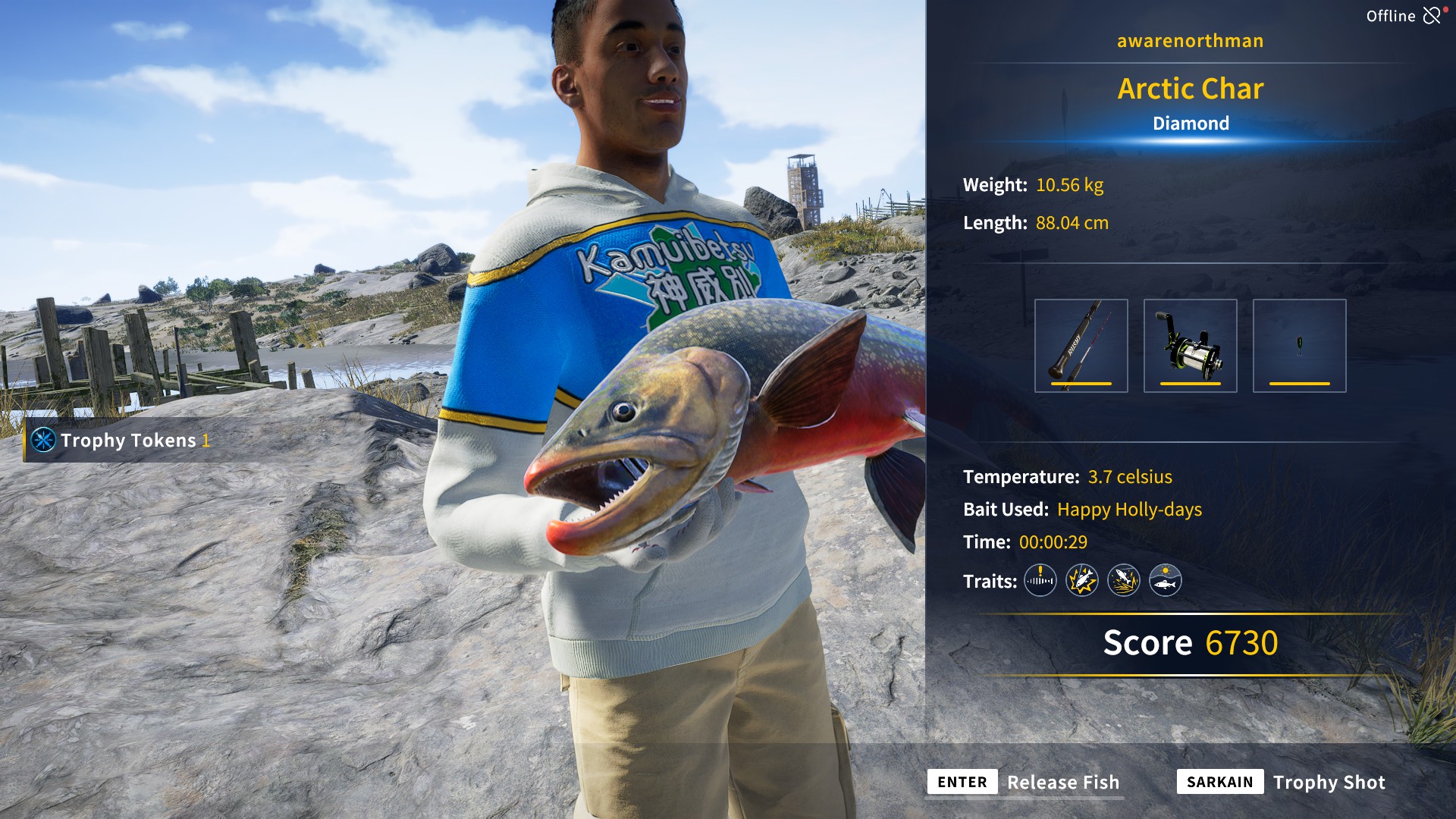
Task: Select the struggling fish trait icon
Action: [1082, 581]
